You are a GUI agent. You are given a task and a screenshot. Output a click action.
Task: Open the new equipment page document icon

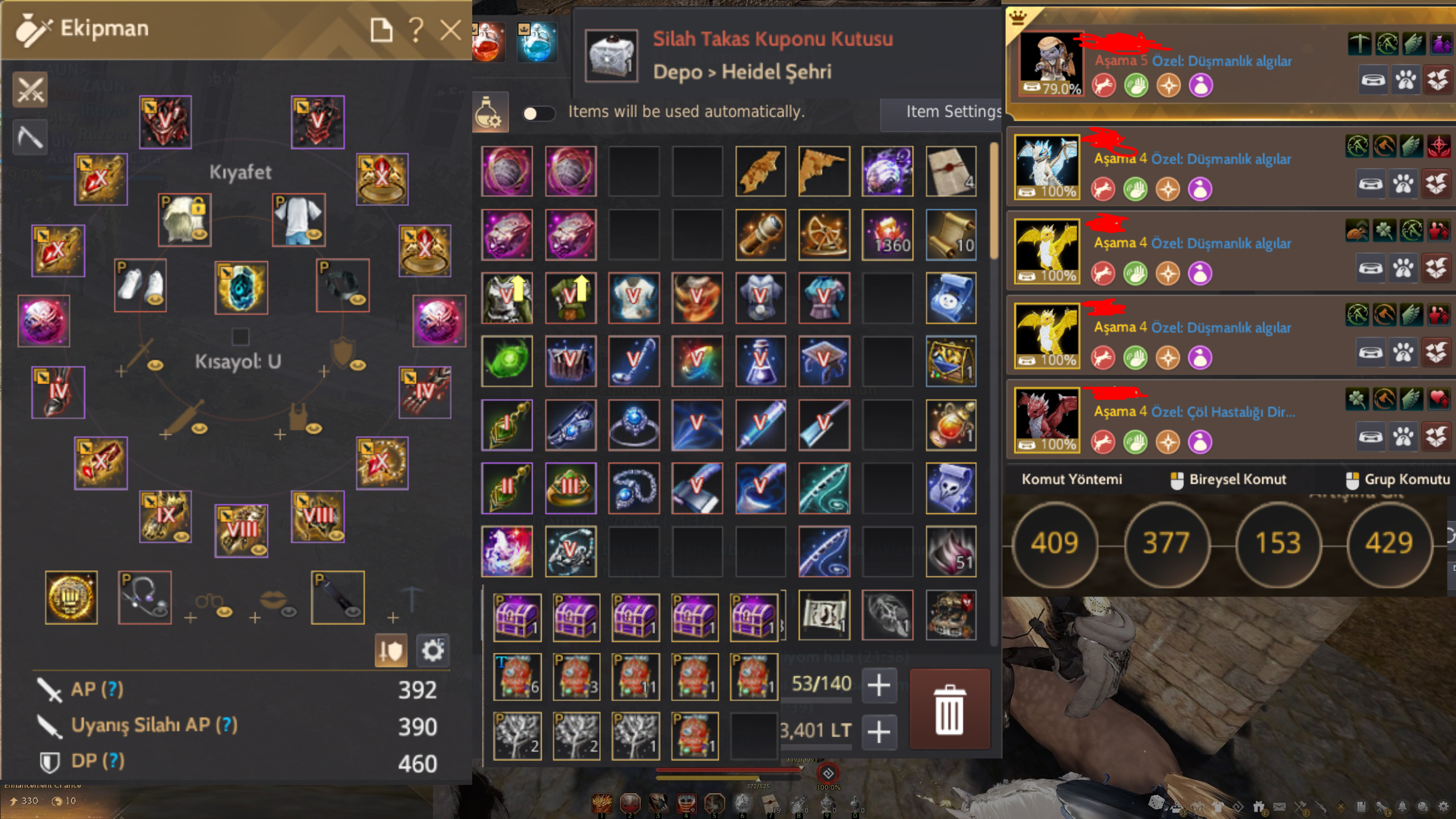coord(382,30)
